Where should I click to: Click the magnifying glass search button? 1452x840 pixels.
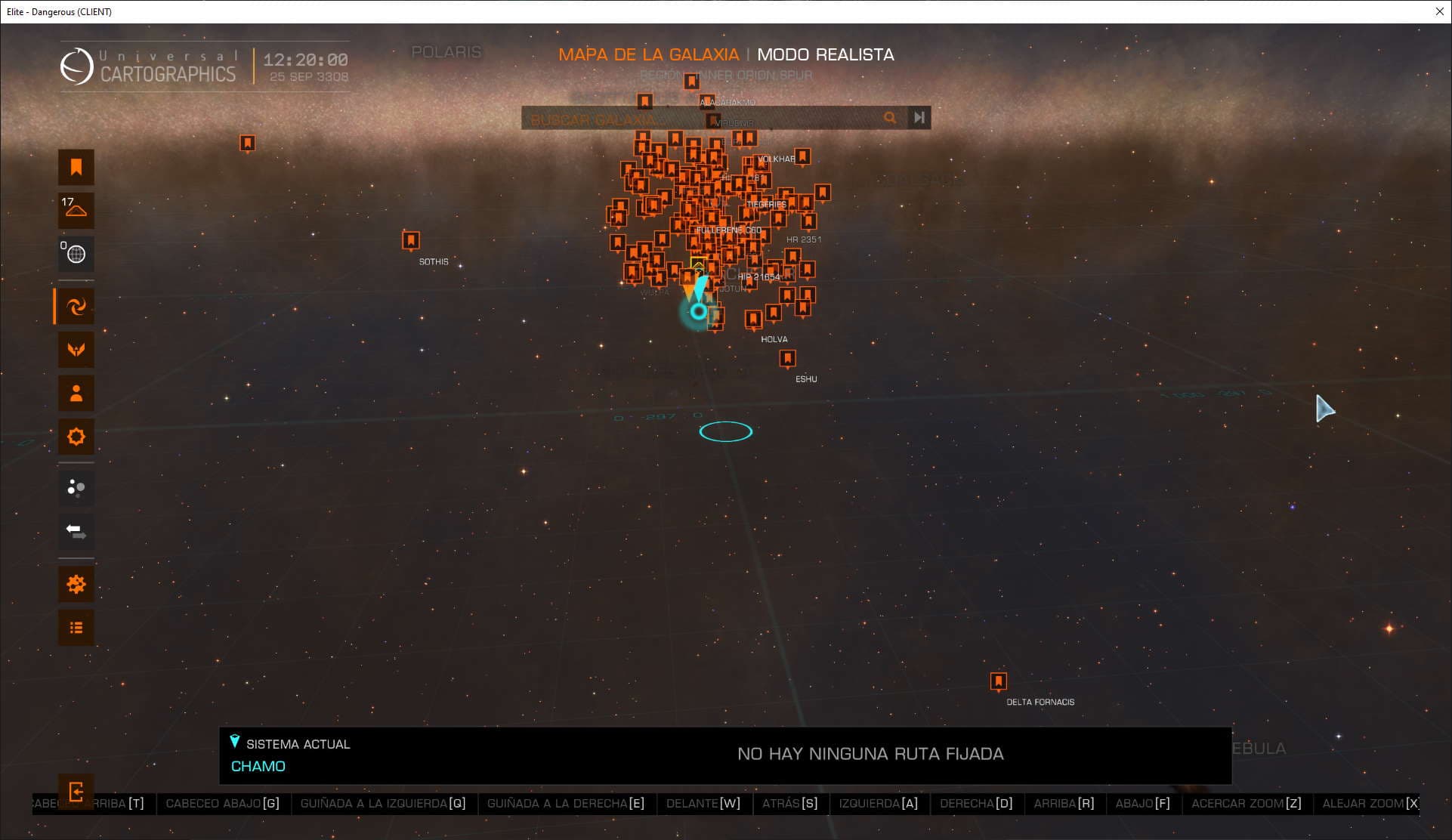coord(890,118)
